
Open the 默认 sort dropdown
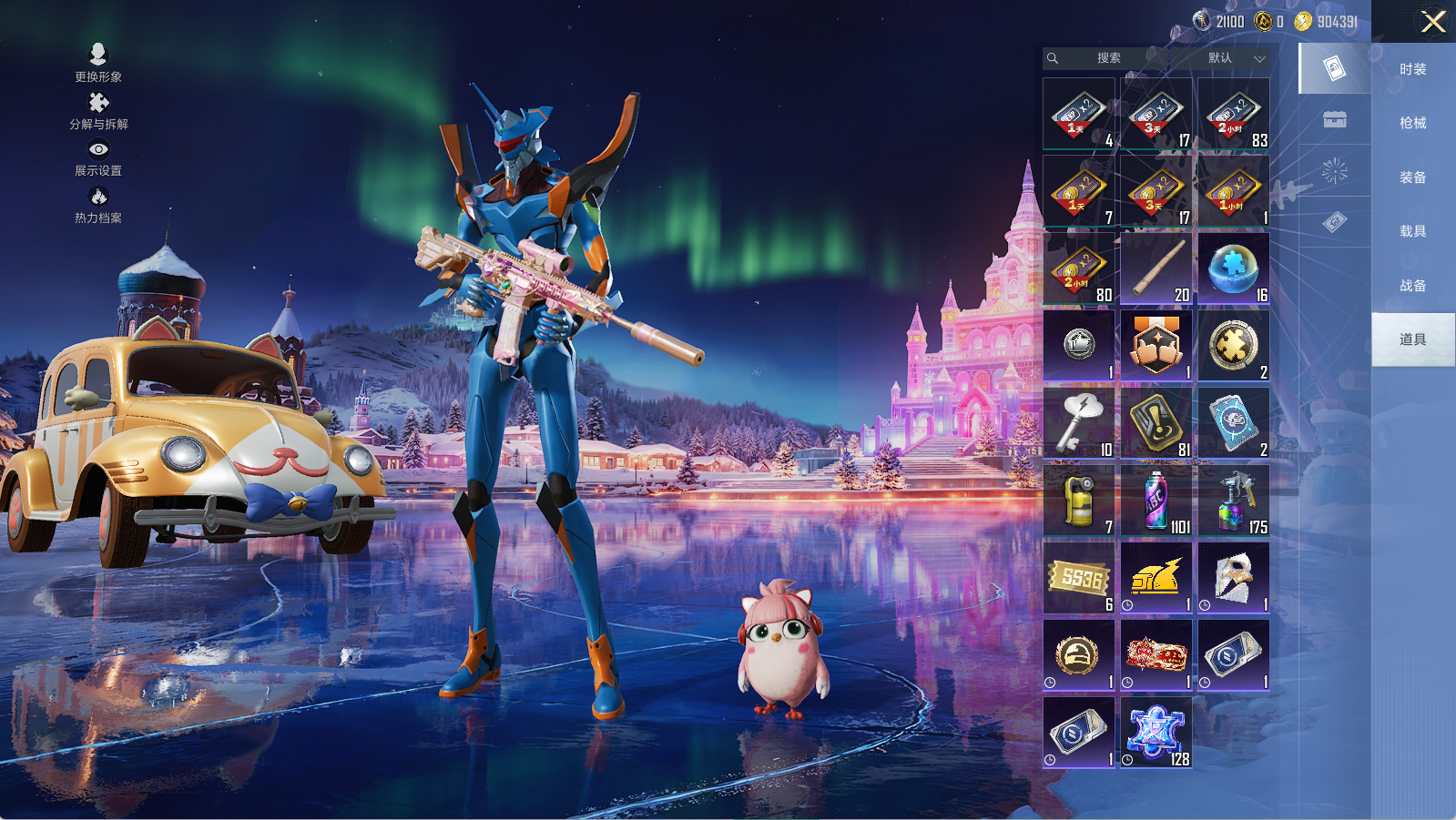1235,58
